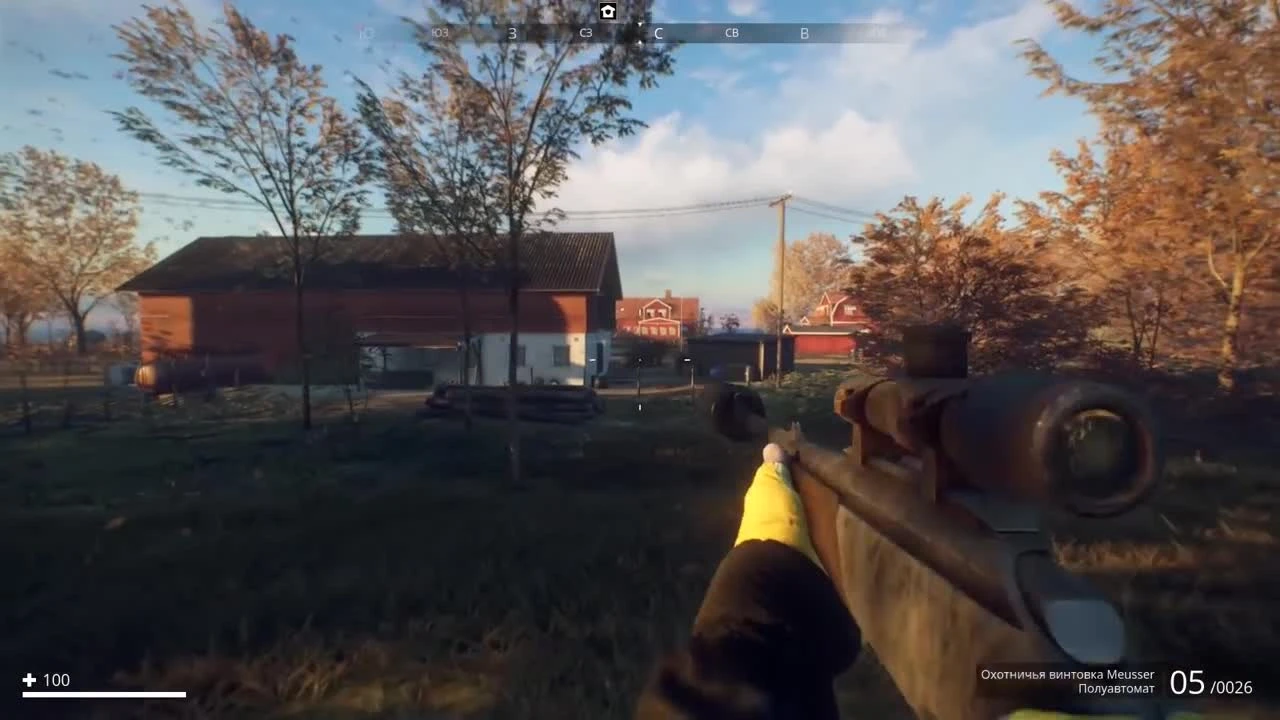Select the З label on the compass strip
1280x720 pixels.
click(512, 33)
